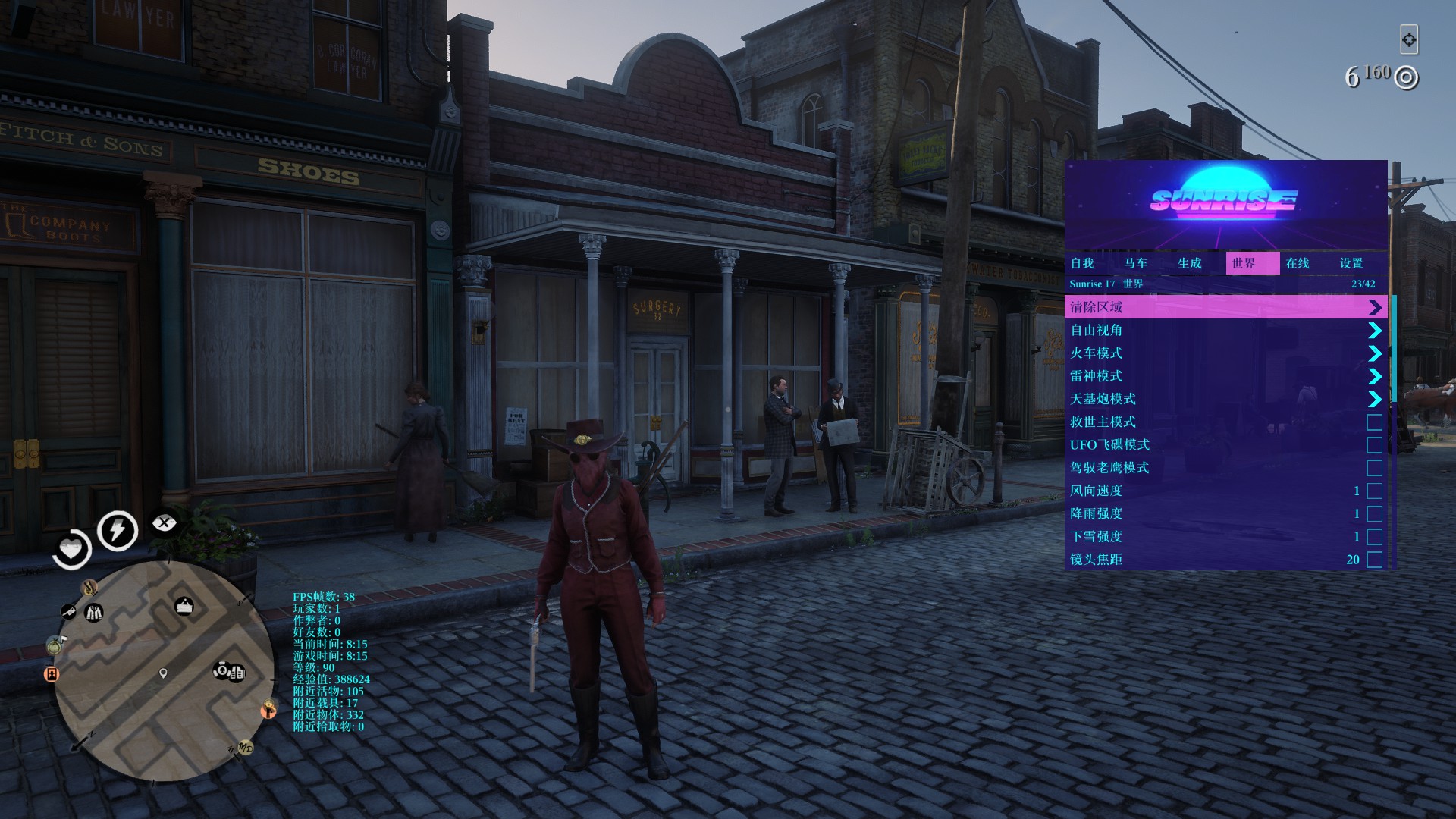Viewport: 1456px width, 819px height.
Task: Tick the 驾驭老鹰模式 checkbox
Action: click(1374, 468)
